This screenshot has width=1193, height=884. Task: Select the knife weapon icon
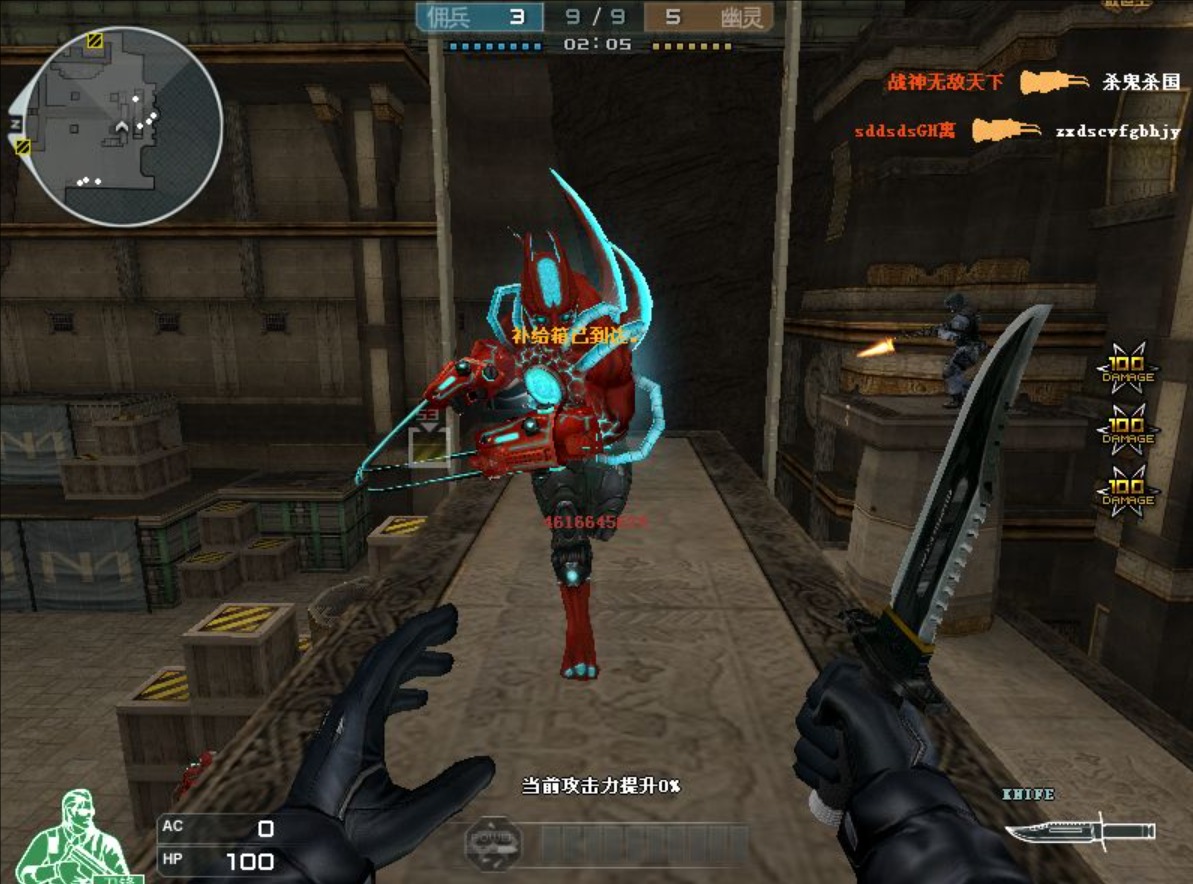point(1080,831)
